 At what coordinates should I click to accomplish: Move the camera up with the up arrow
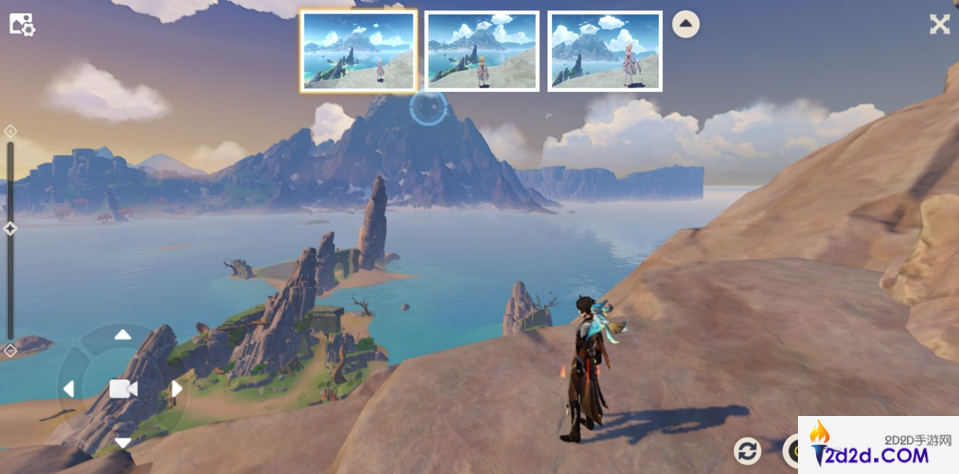click(x=122, y=335)
